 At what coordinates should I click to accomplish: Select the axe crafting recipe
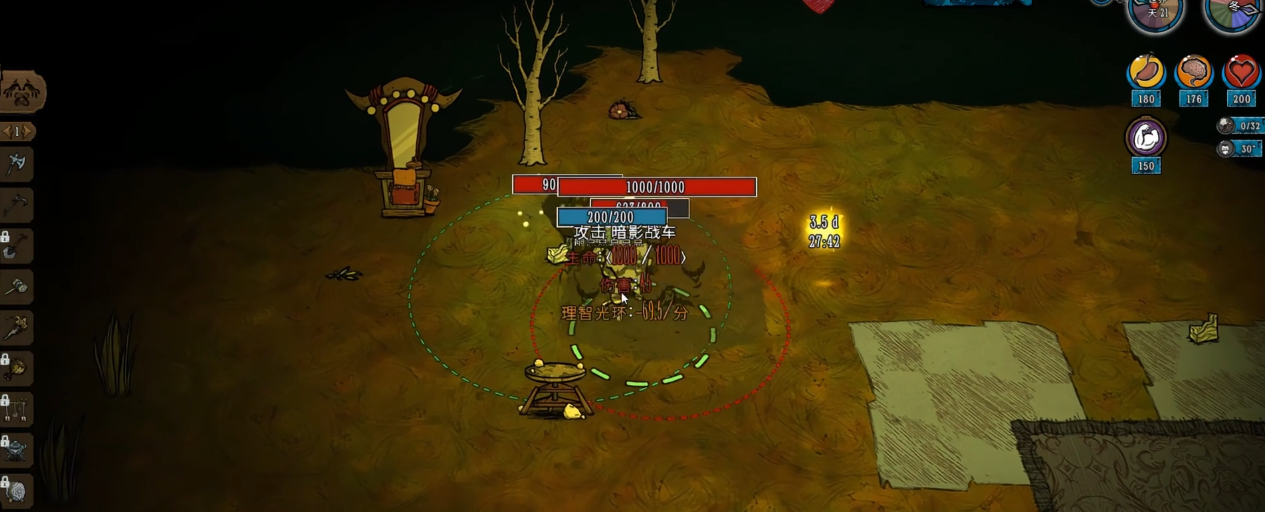(x=17, y=164)
